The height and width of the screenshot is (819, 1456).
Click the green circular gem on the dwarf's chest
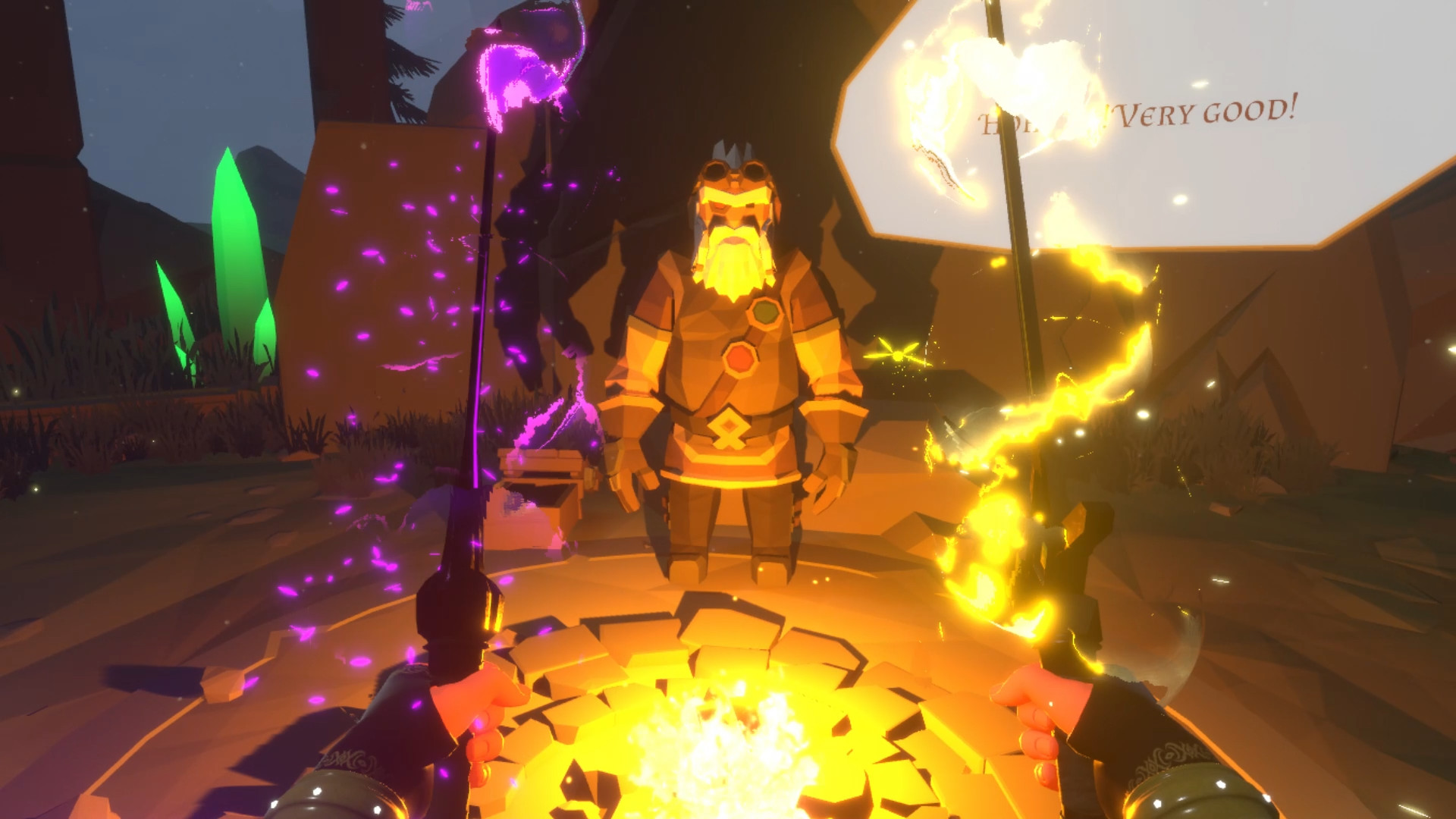(x=767, y=311)
